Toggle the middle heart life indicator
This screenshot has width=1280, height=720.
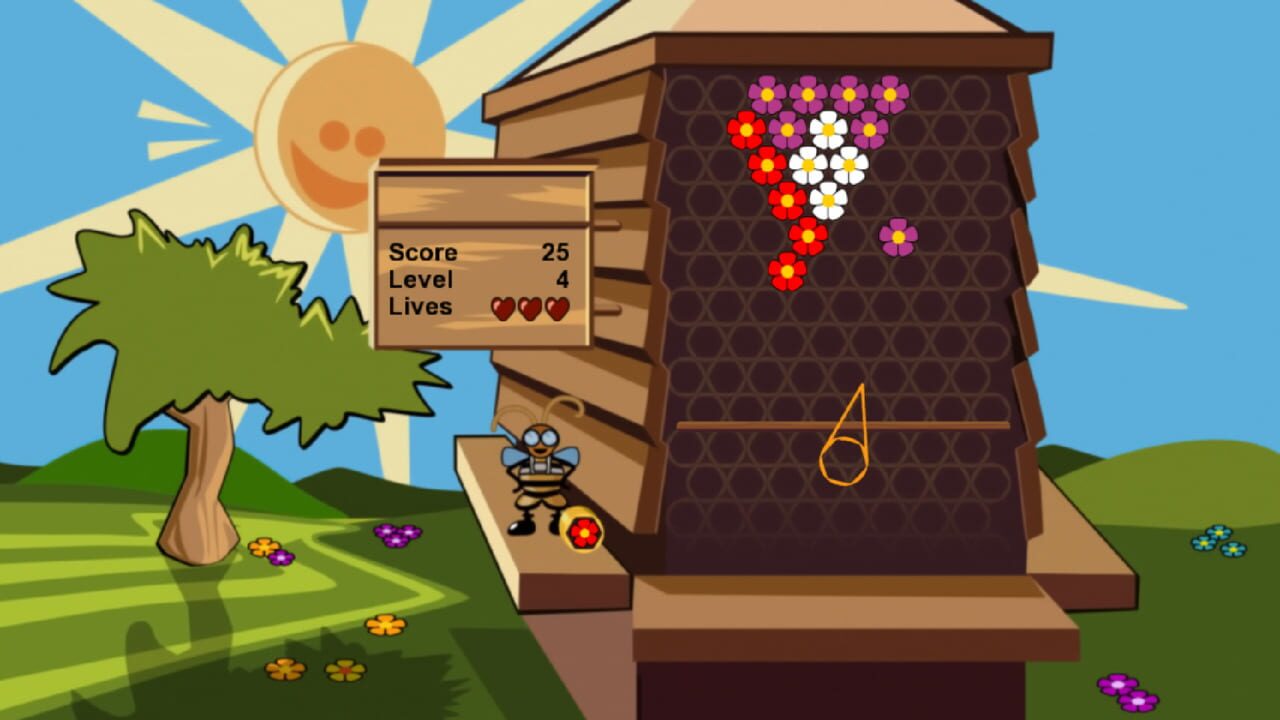[531, 309]
